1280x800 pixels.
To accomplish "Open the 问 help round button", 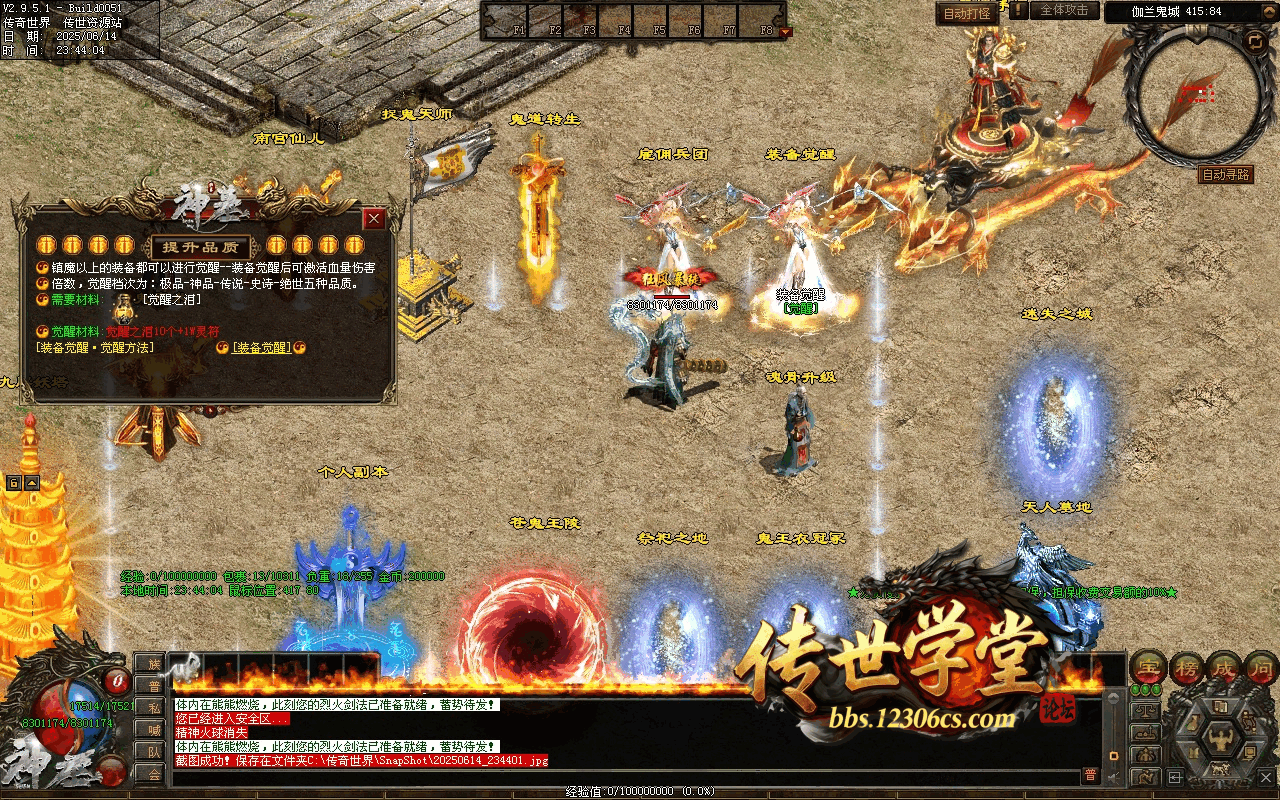I will click(1261, 667).
